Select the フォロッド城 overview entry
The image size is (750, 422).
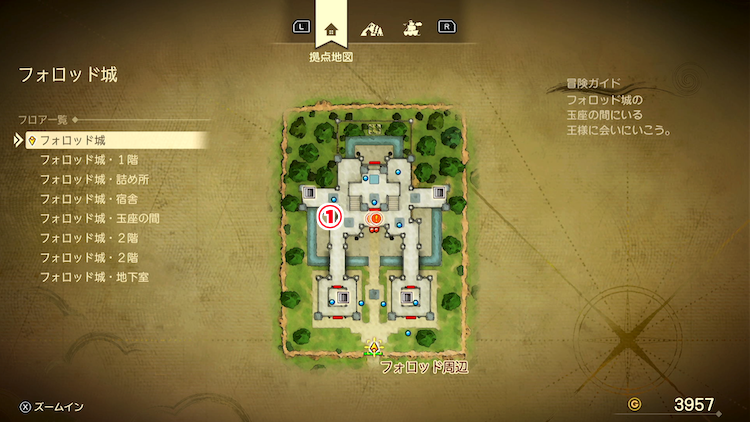(x=73, y=140)
